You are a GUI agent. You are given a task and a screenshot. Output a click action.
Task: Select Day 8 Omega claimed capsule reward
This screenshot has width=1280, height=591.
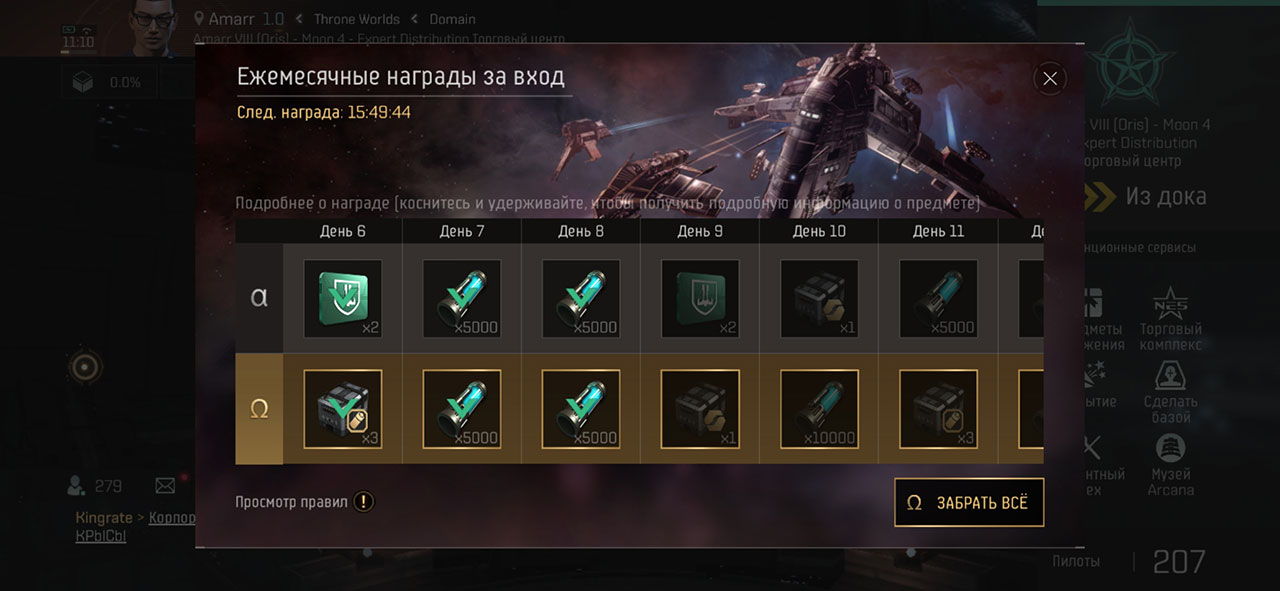coord(580,408)
